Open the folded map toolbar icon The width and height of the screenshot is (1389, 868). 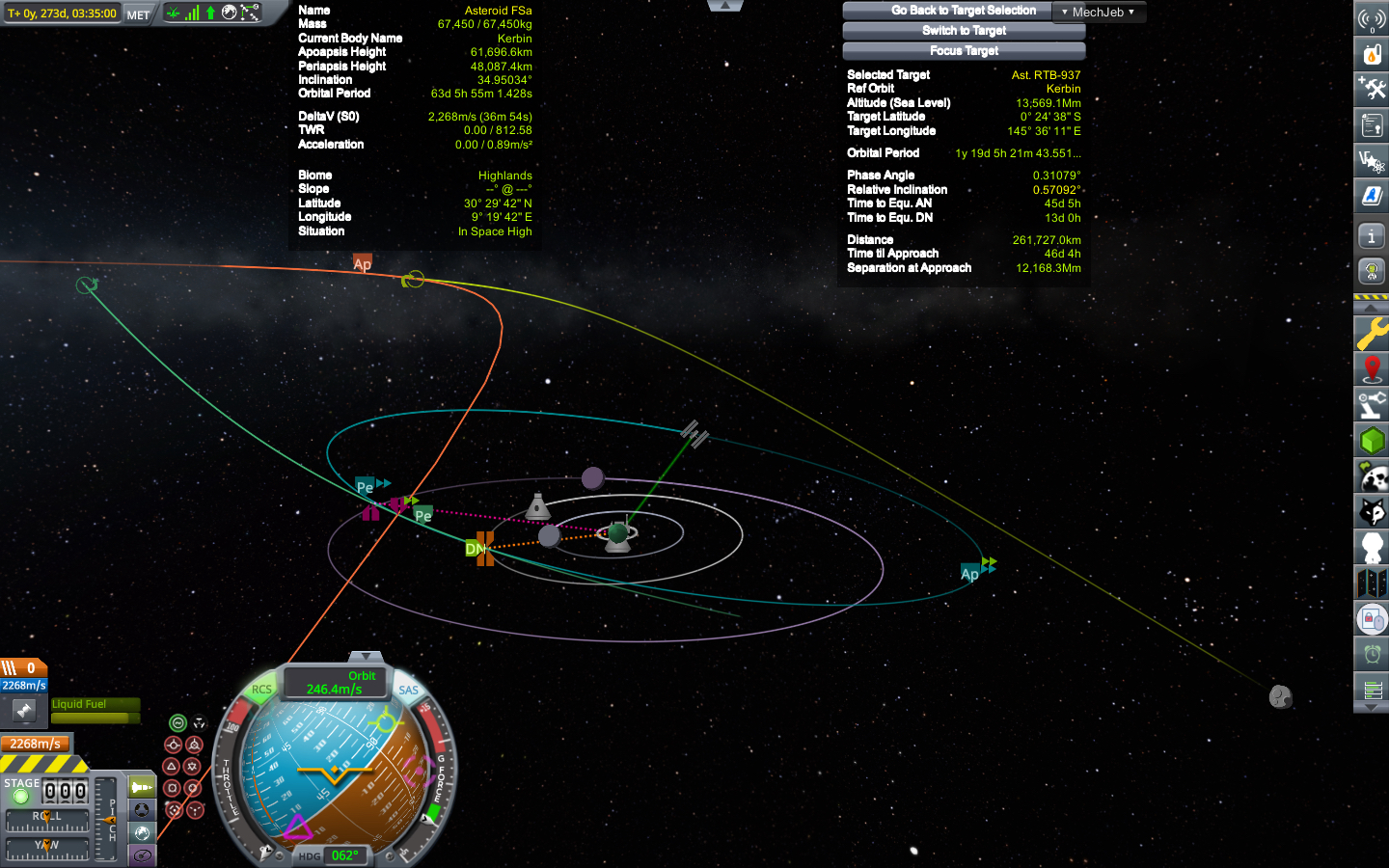pos(1372,583)
